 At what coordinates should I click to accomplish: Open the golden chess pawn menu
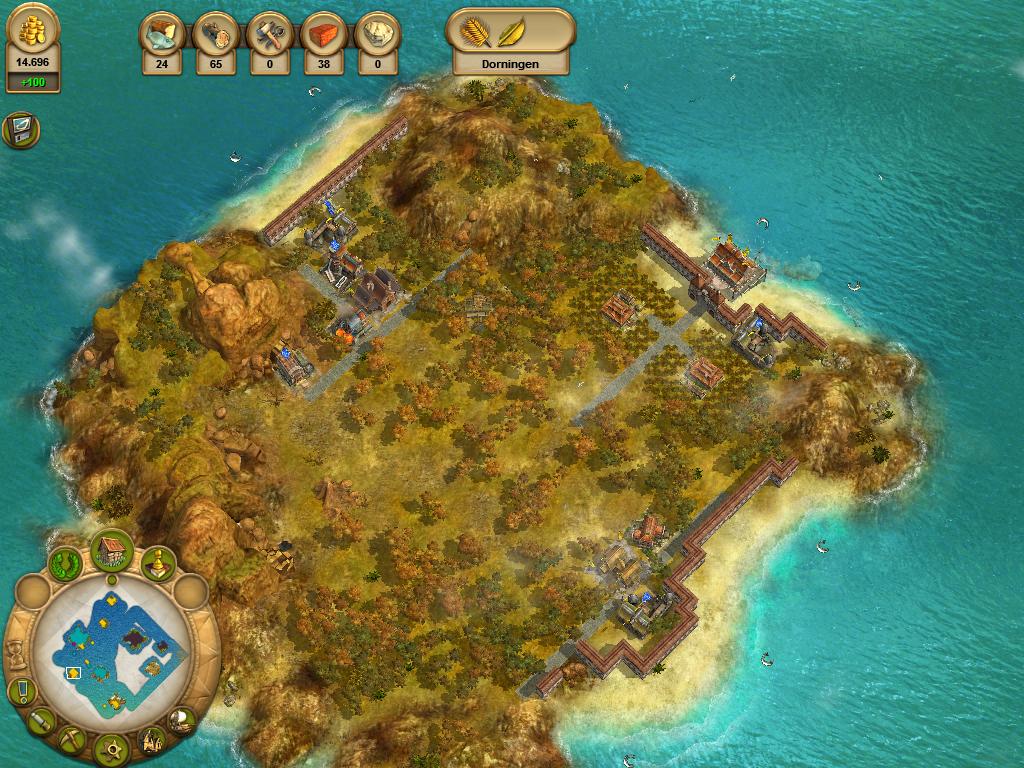tap(157, 565)
